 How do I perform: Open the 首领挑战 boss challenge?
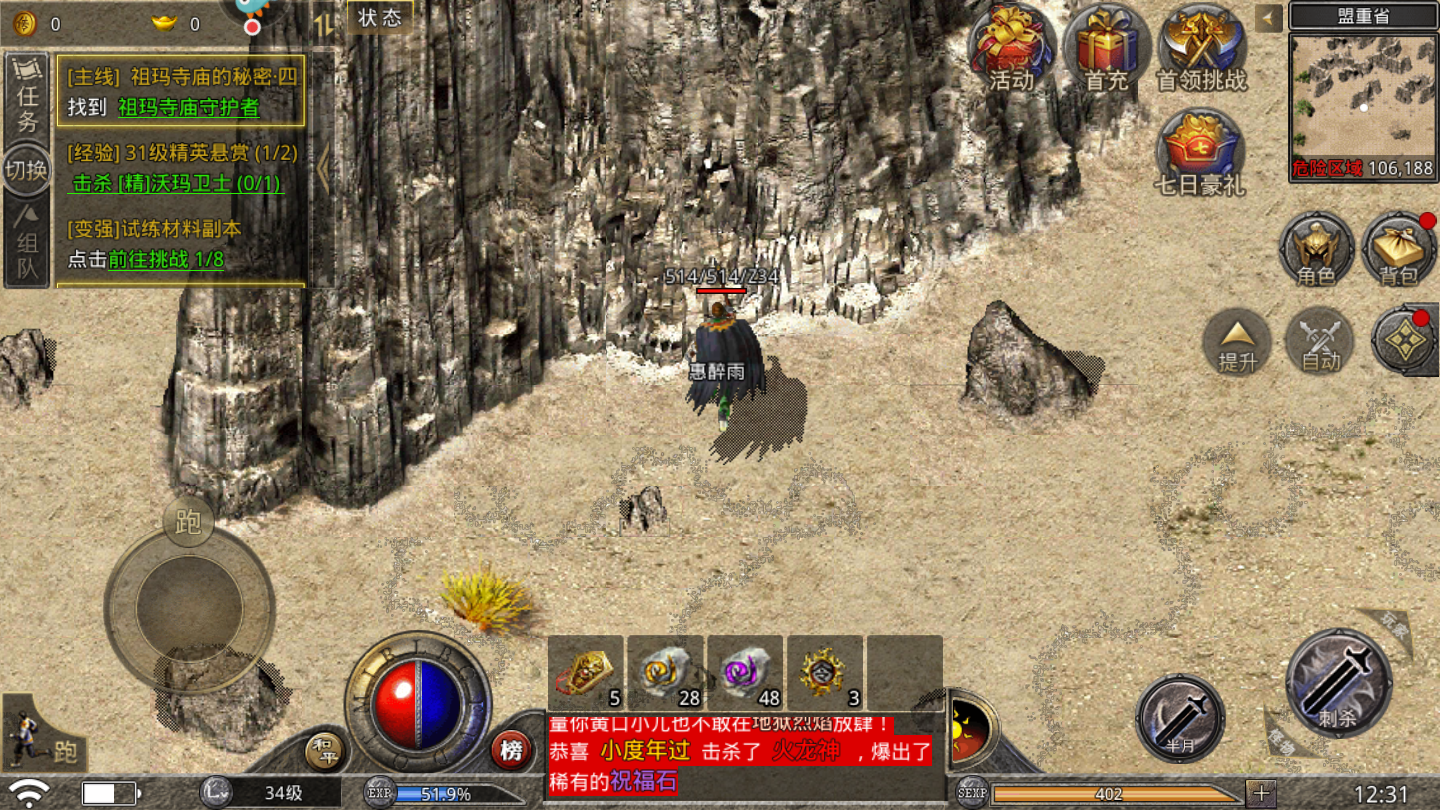pyautogui.click(x=1201, y=48)
